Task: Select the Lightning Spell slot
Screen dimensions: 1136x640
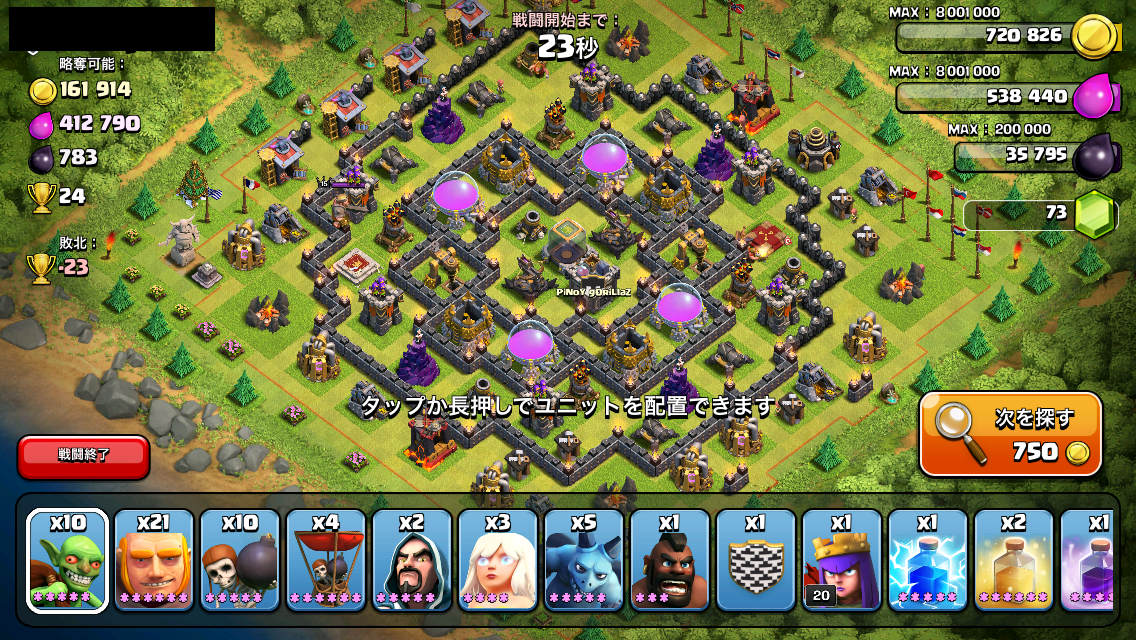Action: pos(927,560)
